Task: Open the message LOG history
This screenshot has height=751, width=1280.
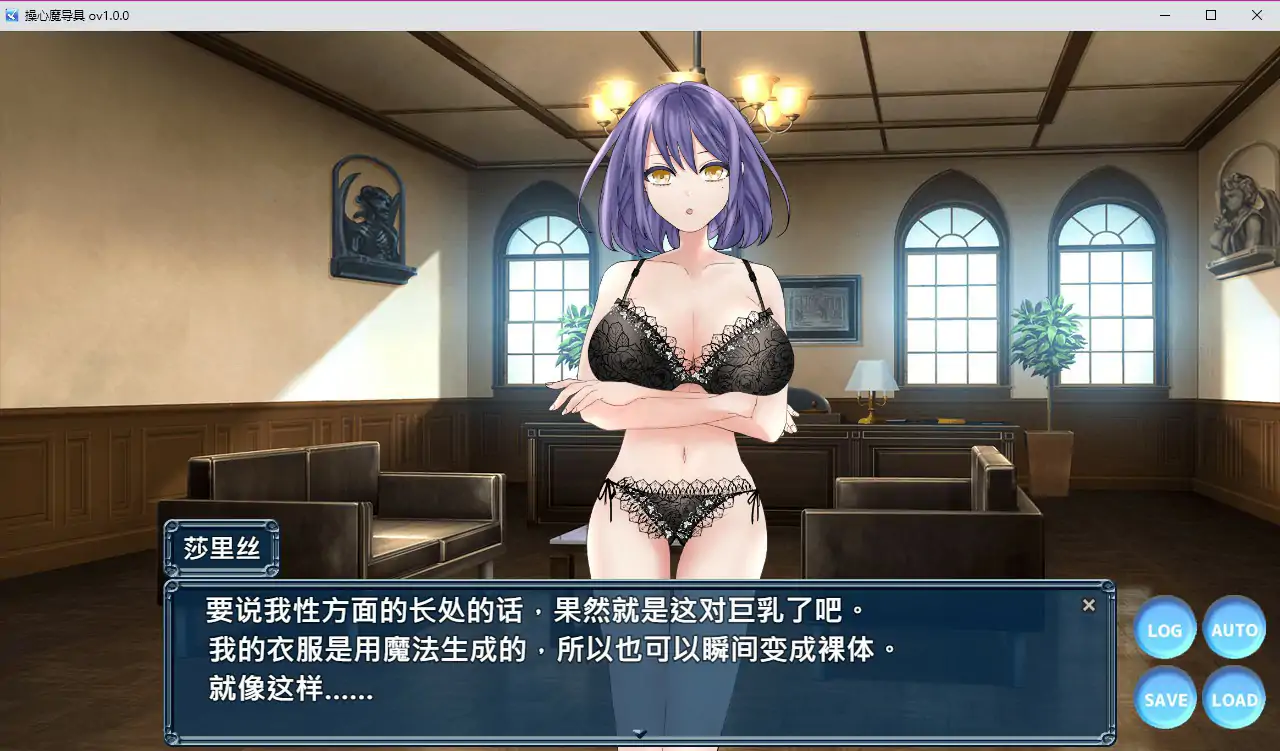Action: click(1164, 629)
